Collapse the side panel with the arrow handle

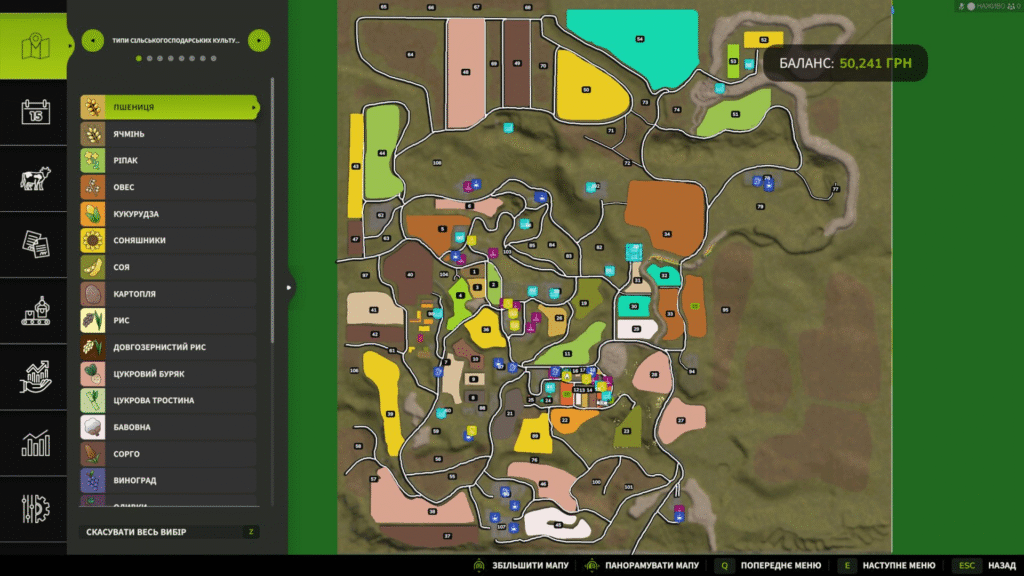[x=289, y=288]
